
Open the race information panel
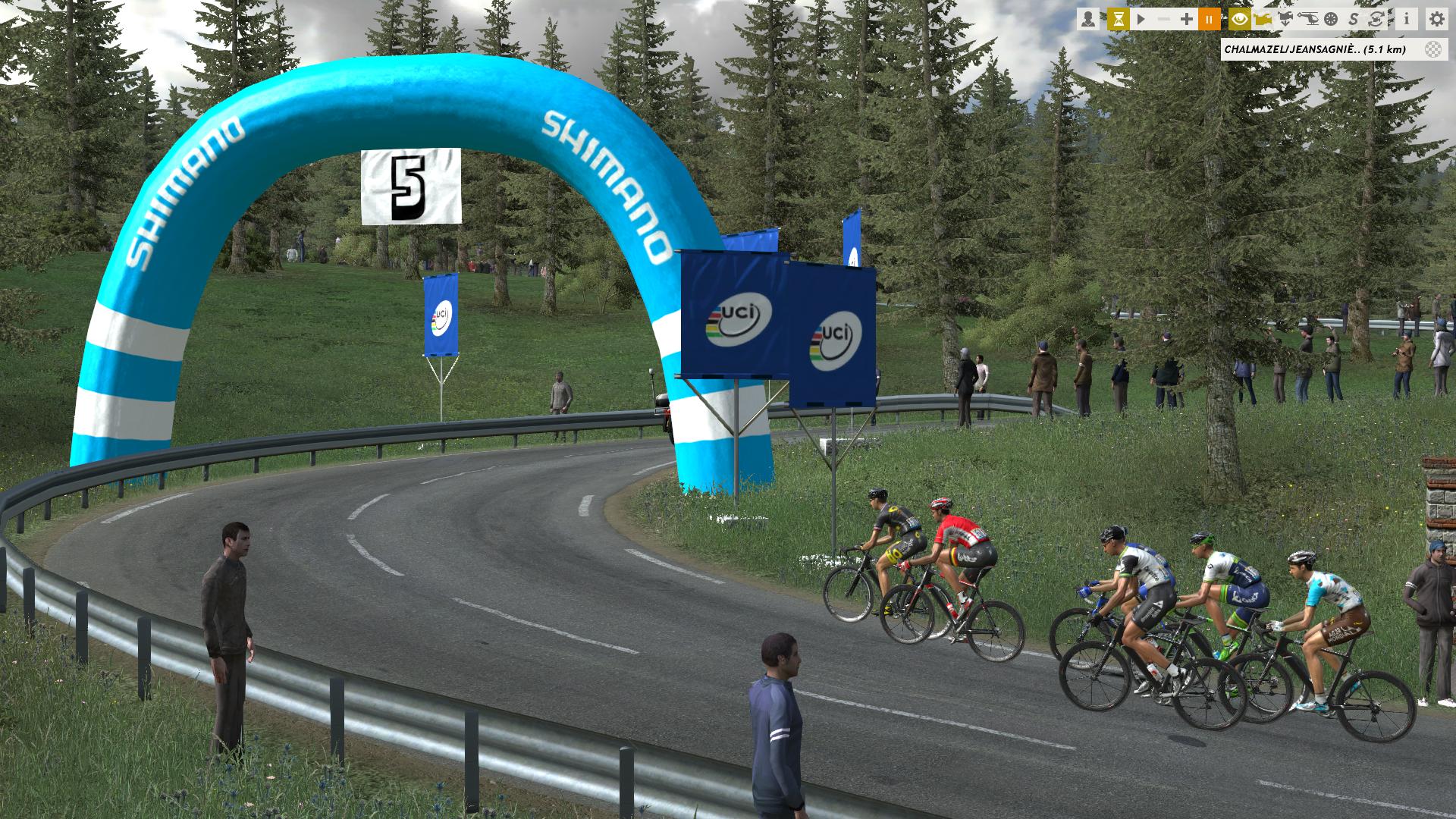coord(1407,19)
